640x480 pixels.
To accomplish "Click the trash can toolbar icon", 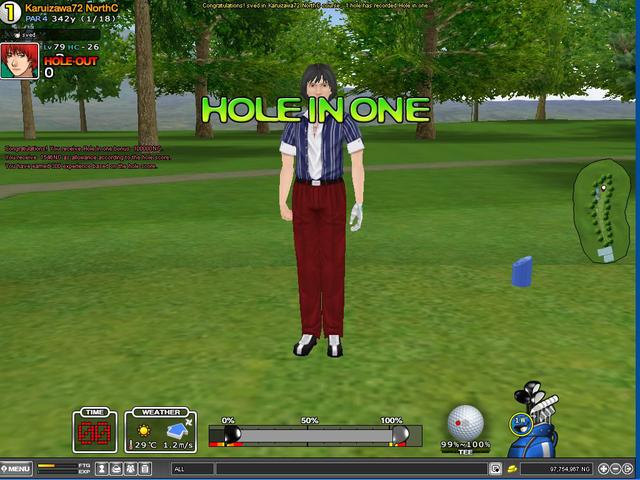I will tap(145, 468).
